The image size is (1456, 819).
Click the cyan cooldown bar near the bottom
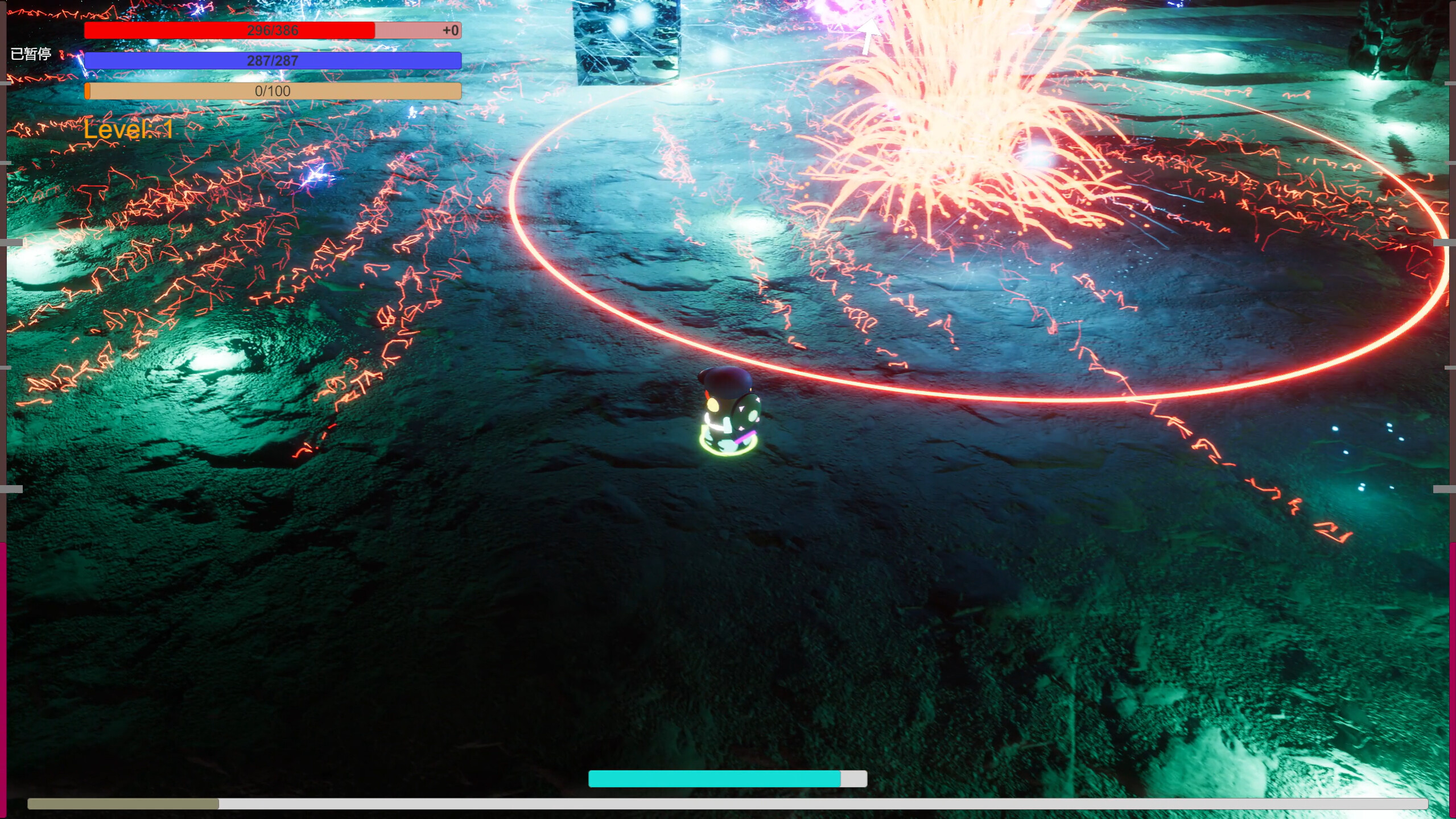pyautogui.click(x=714, y=780)
